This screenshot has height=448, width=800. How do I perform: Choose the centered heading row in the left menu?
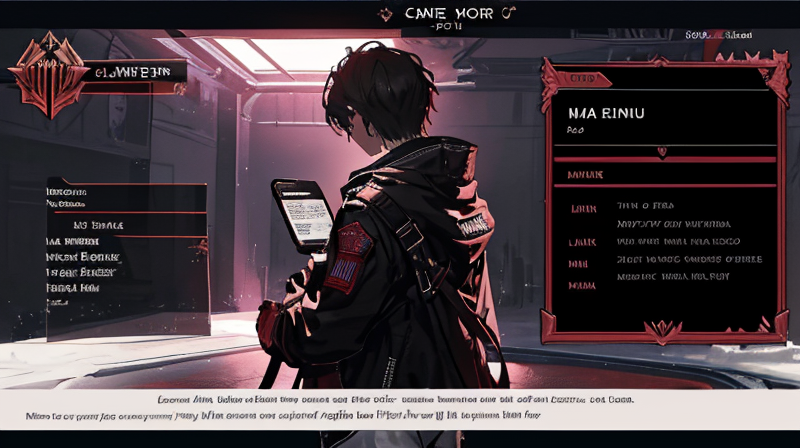click(x=100, y=225)
